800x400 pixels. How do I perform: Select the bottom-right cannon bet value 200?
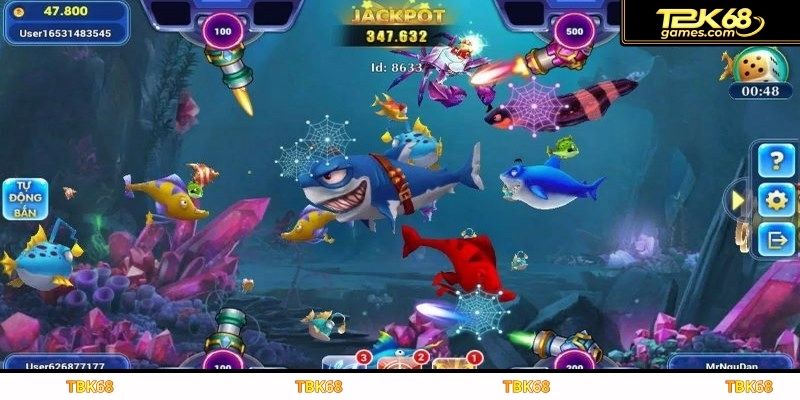click(574, 365)
